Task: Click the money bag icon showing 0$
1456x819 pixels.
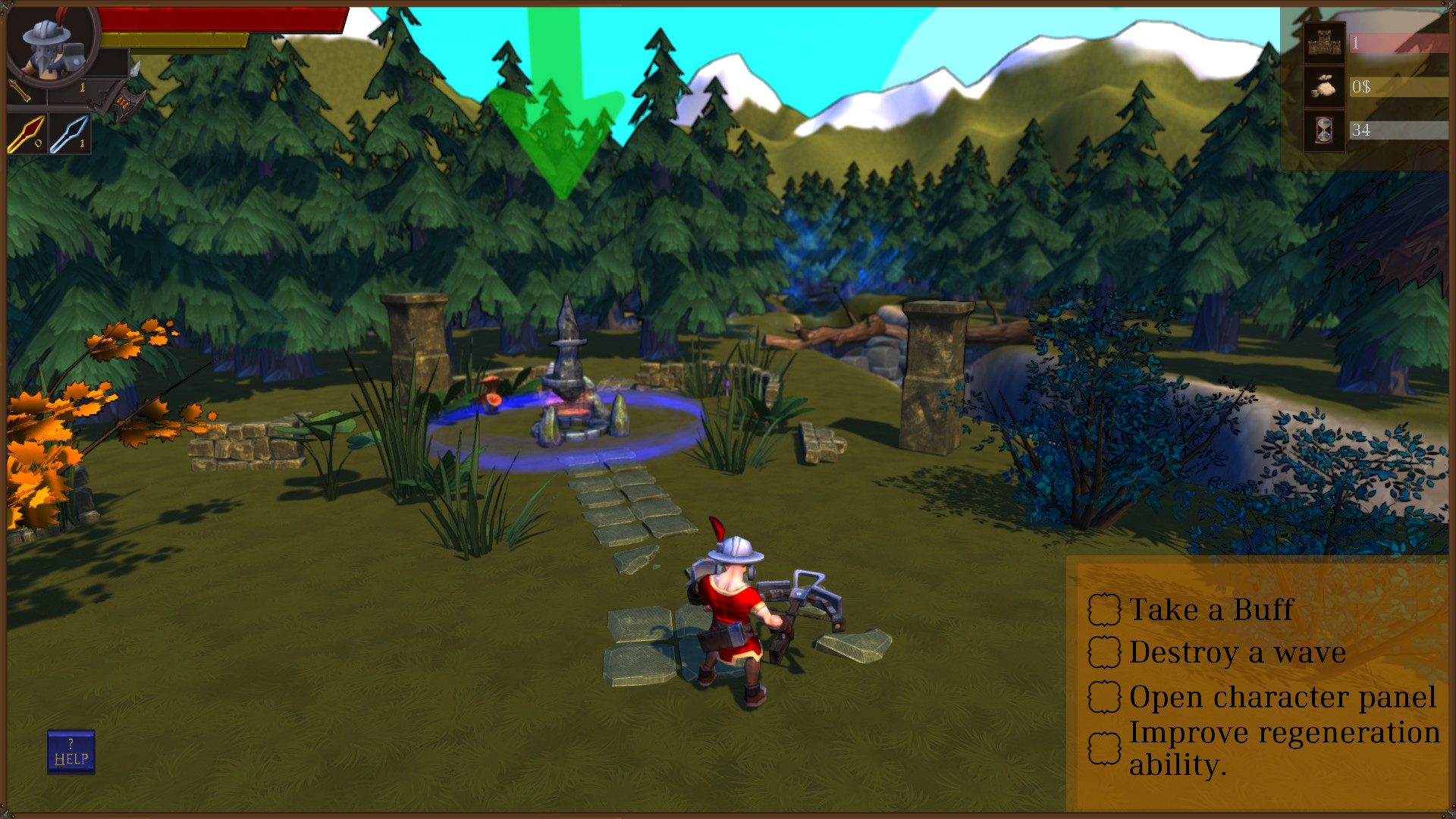Action: click(x=1323, y=86)
